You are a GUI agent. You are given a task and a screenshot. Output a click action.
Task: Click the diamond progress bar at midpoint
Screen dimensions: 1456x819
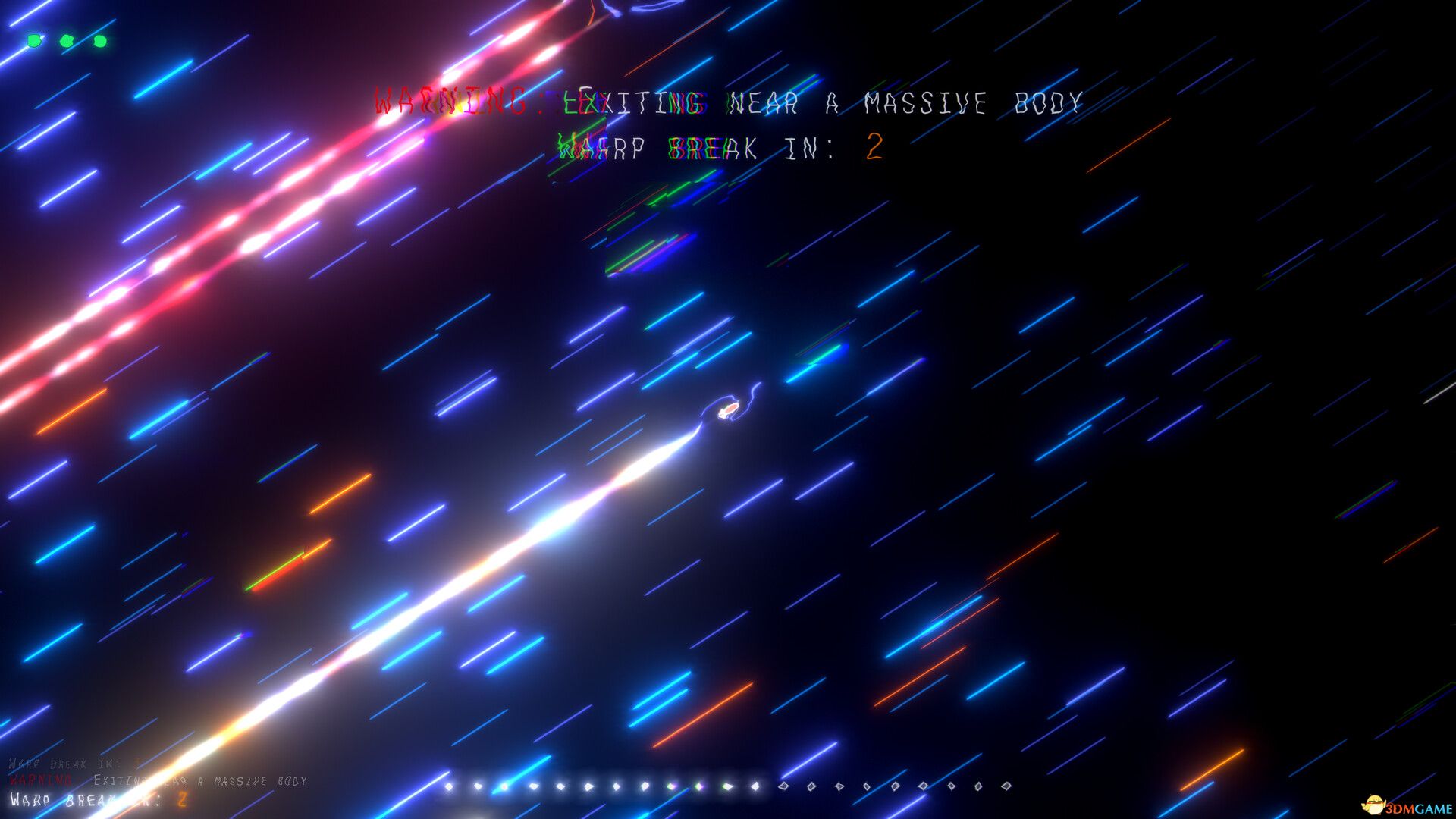pyautogui.click(x=728, y=786)
